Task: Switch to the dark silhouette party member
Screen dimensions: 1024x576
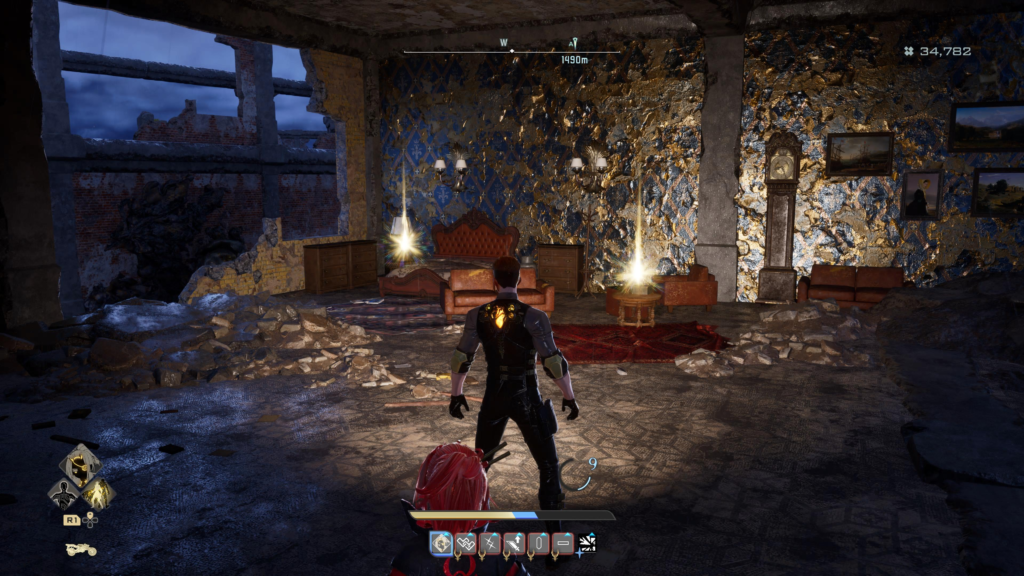Action: point(63,493)
